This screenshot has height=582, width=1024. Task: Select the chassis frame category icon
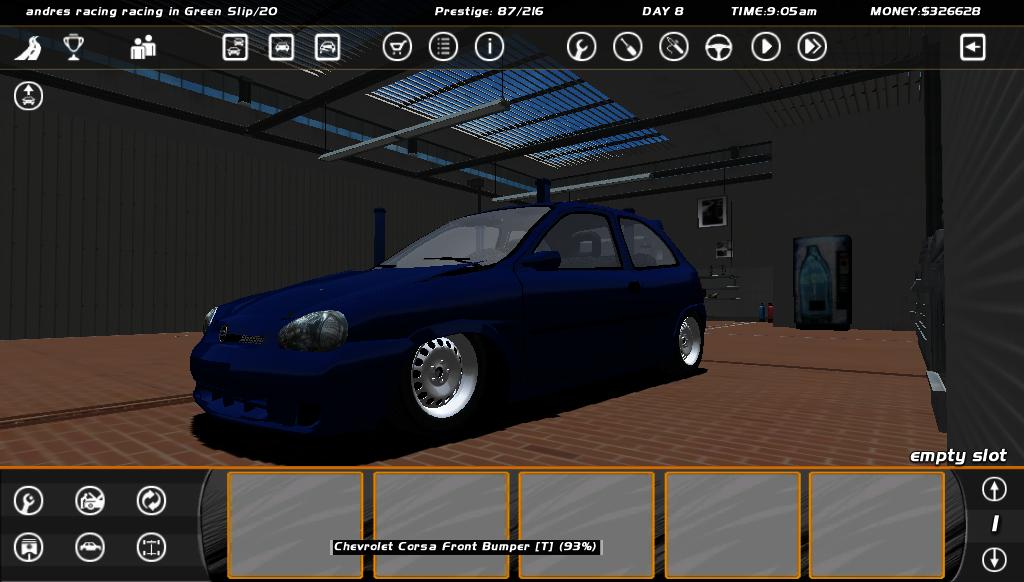pyautogui.click(x=151, y=547)
